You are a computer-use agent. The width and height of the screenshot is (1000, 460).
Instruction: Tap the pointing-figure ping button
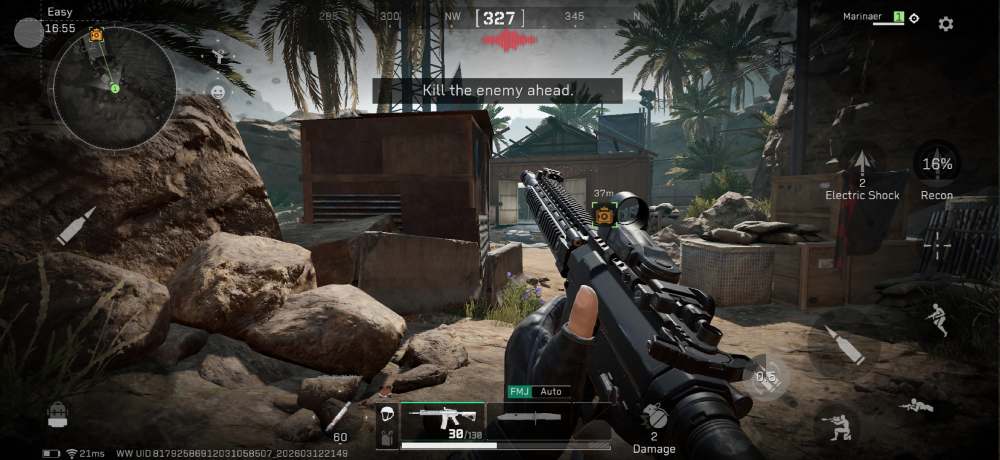pos(219,56)
